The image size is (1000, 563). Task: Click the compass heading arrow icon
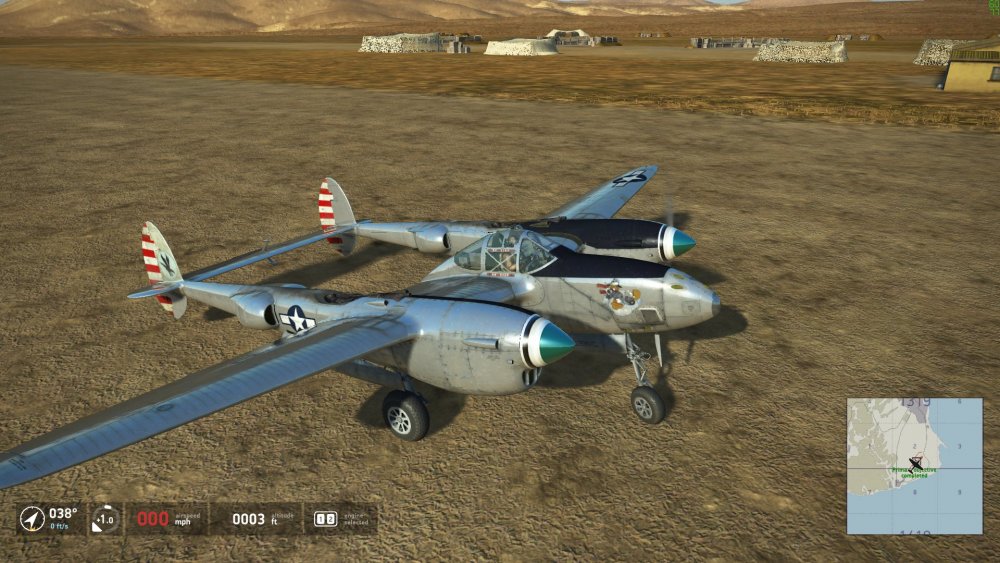(32, 519)
